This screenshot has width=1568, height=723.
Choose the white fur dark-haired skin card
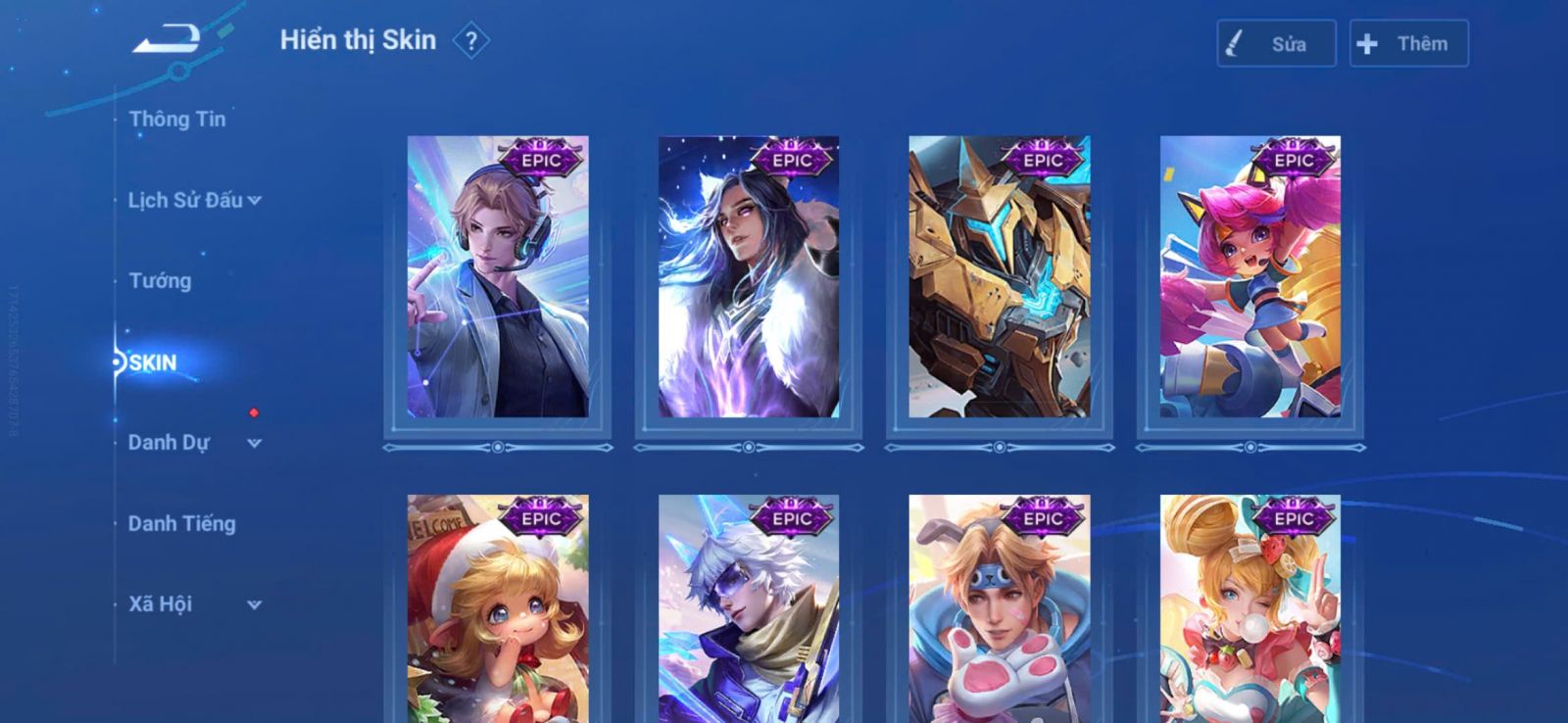(749, 277)
